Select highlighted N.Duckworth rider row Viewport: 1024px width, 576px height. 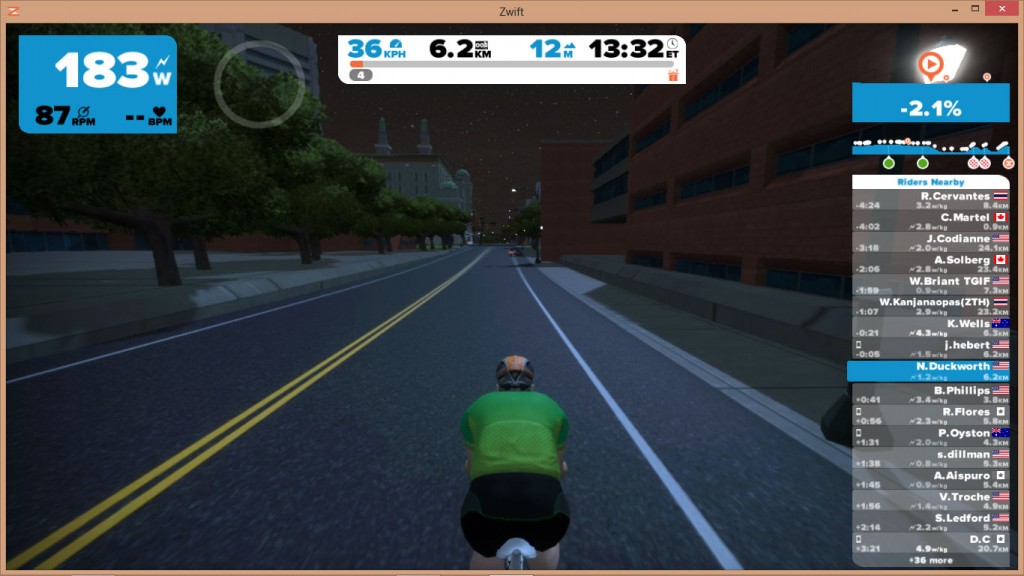tap(930, 371)
